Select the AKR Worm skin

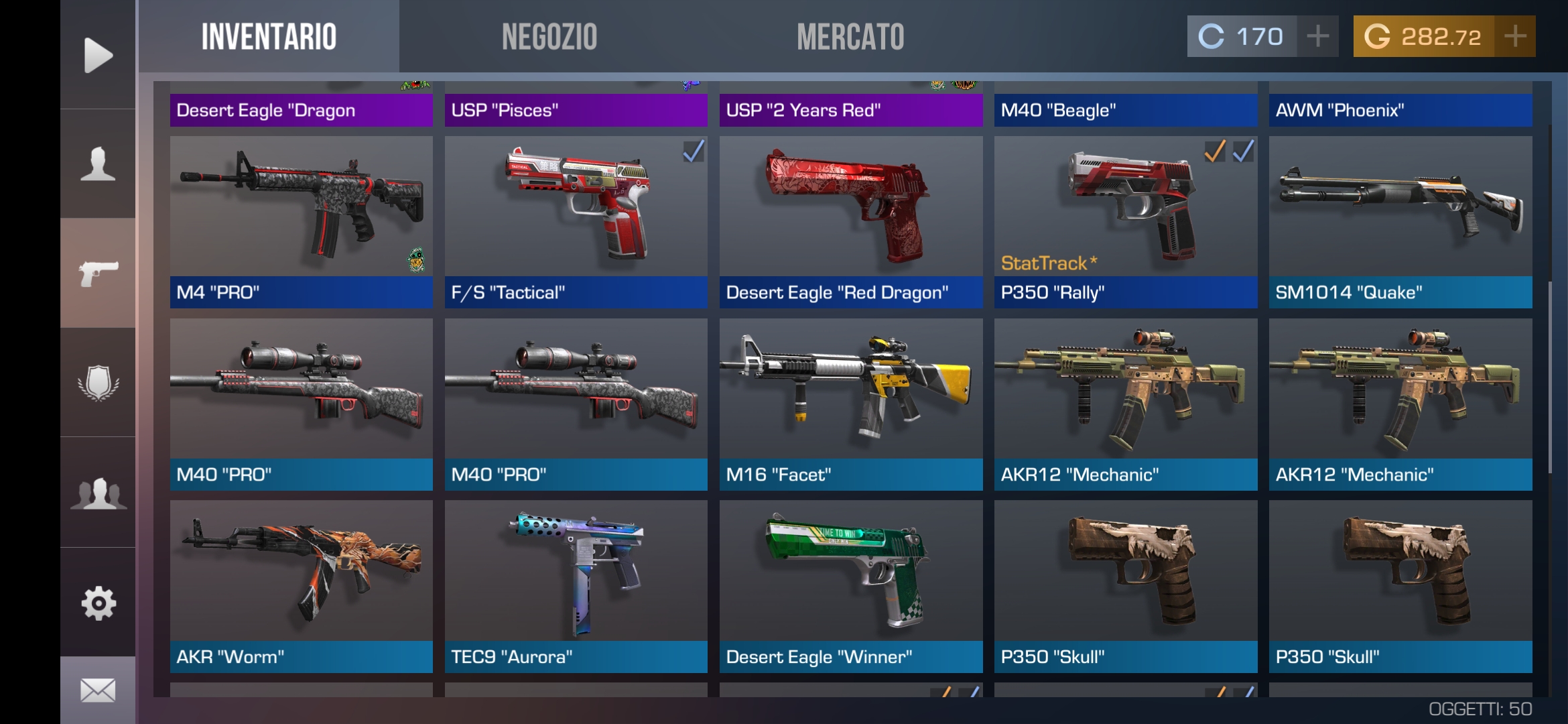click(301, 570)
